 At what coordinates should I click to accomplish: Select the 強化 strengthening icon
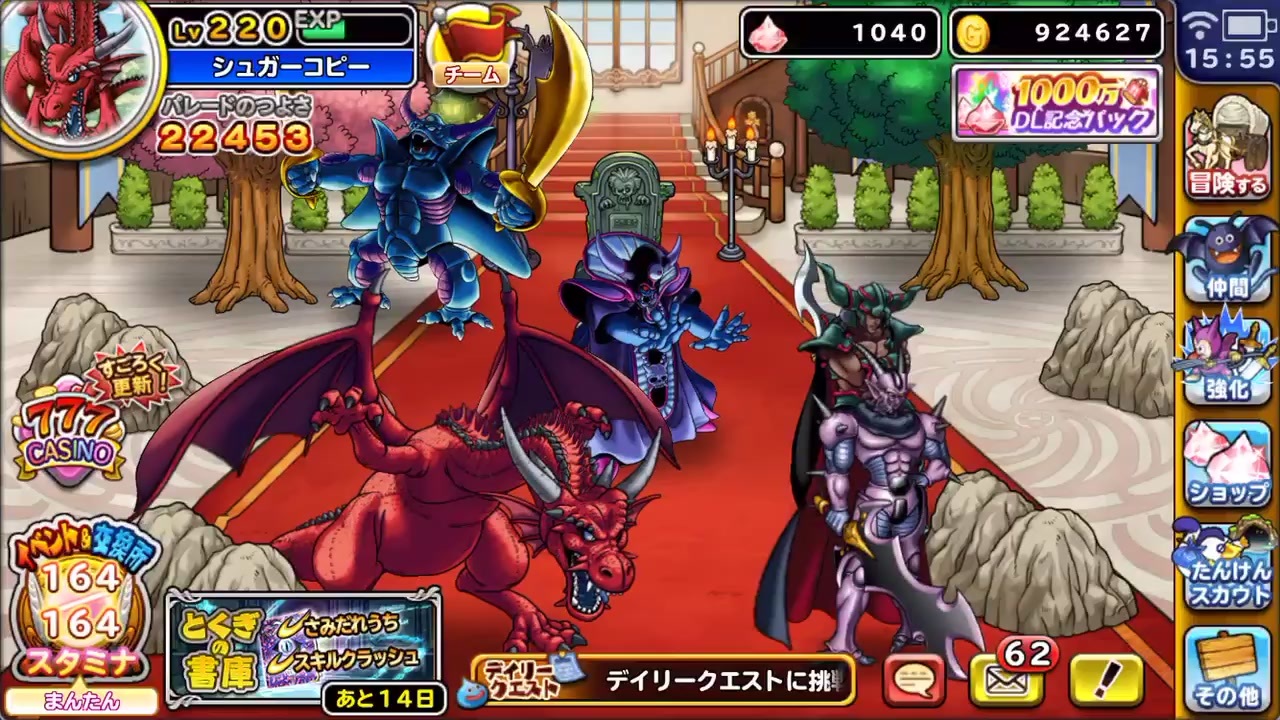coord(1228,362)
